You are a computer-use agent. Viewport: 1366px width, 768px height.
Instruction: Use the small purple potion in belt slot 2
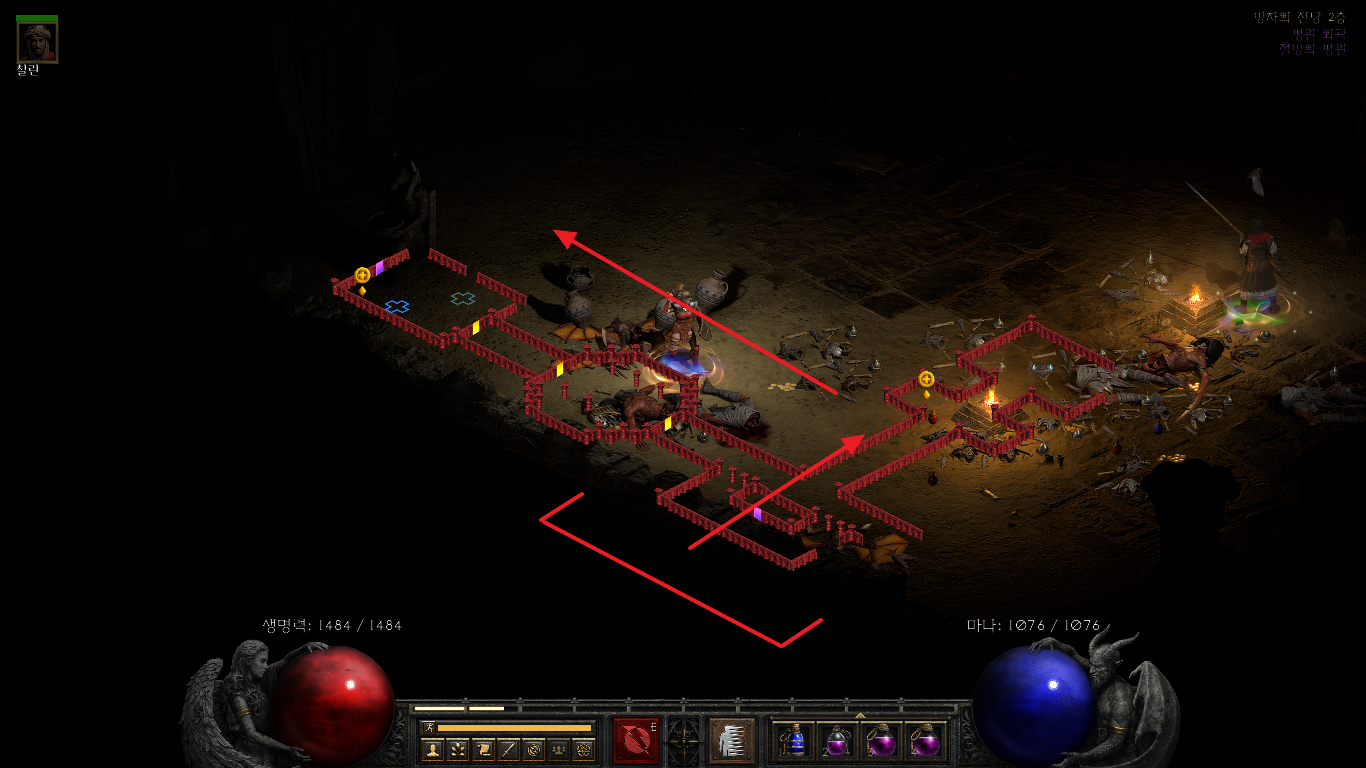(x=837, y=741)
